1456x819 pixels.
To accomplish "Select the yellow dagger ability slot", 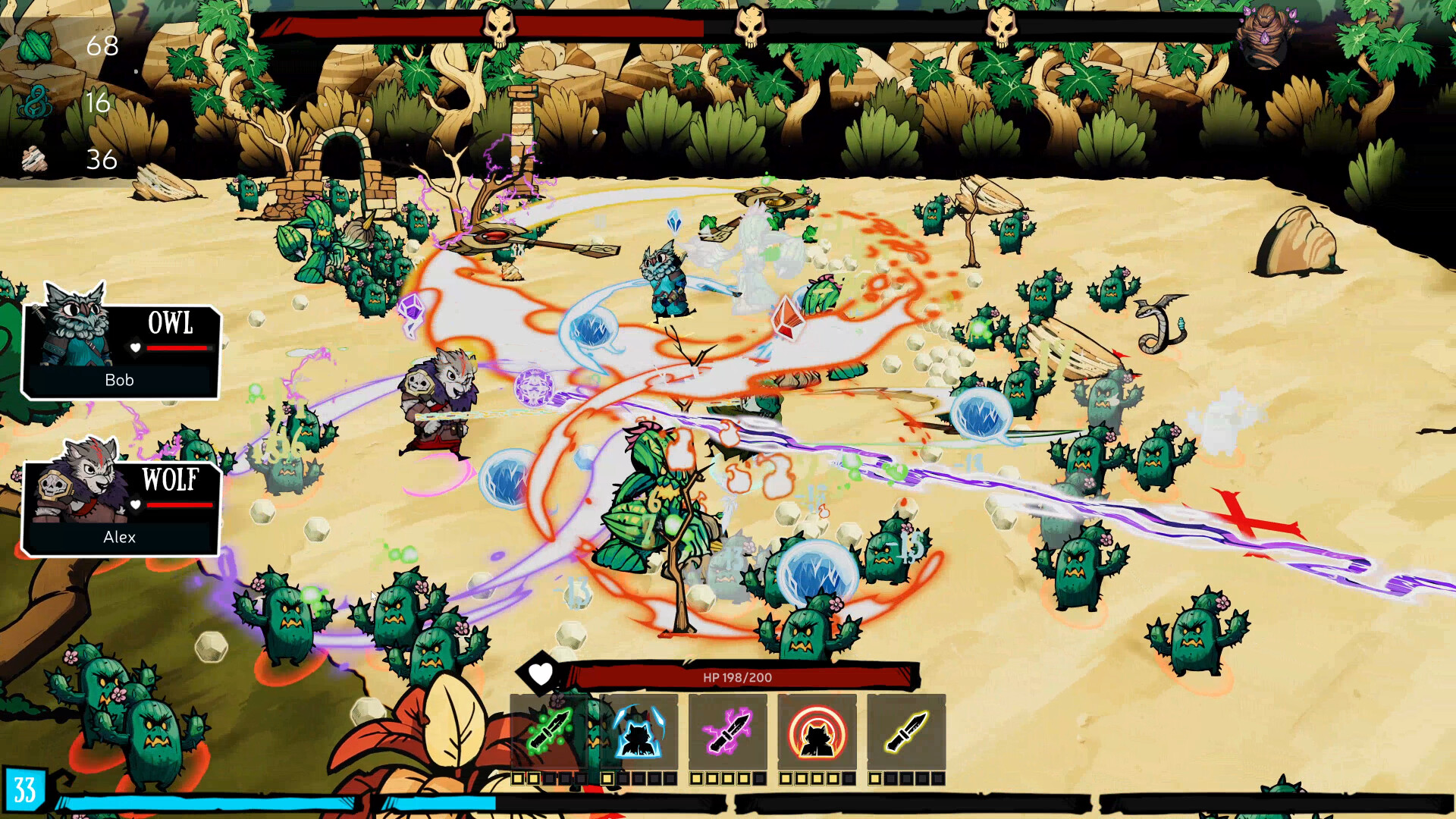I will click(906, 732).
